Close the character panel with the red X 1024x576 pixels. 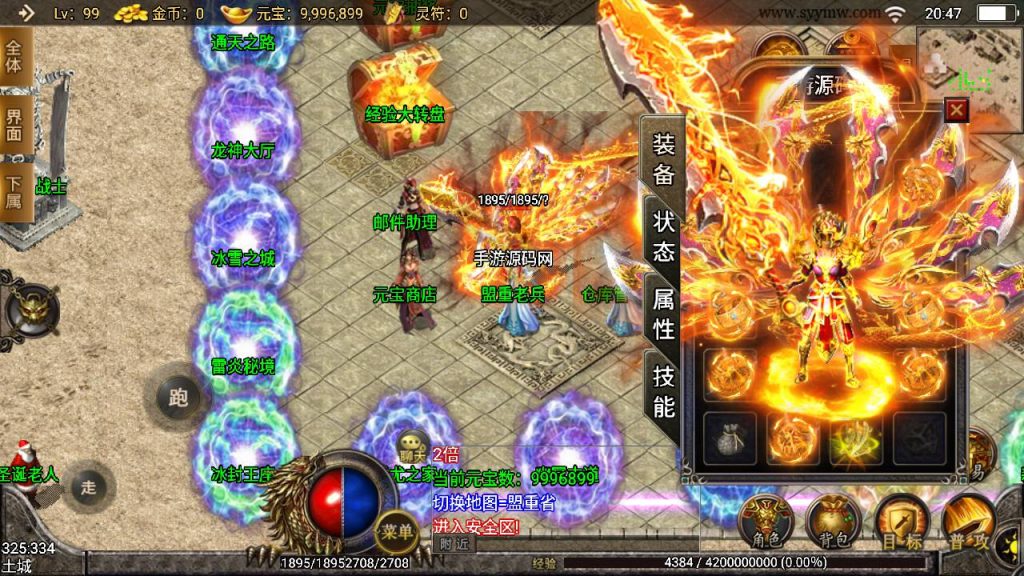coord(957,109)
